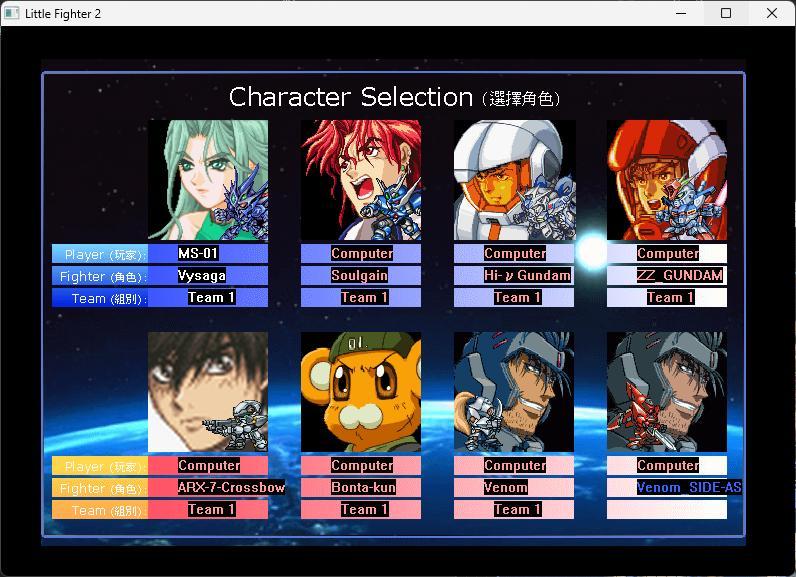Choose the Soulgain fighter portrait
The height and width of the screenshot is (577, 796).
[361, 180]
